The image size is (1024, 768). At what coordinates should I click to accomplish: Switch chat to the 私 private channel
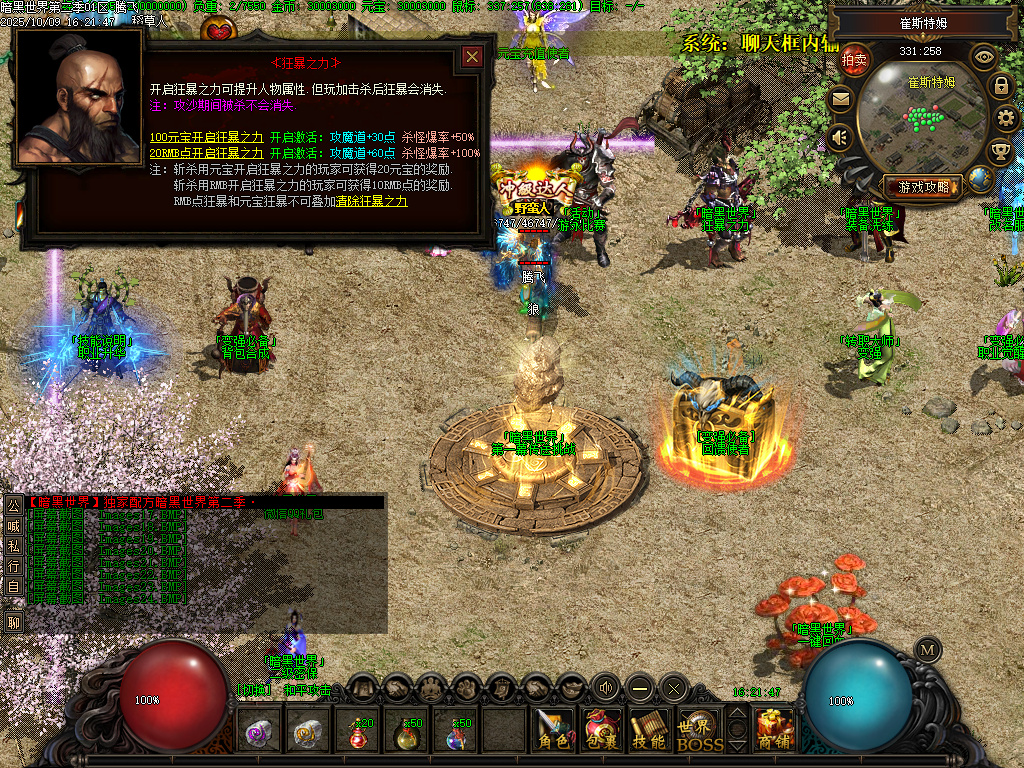pos(14,546)
